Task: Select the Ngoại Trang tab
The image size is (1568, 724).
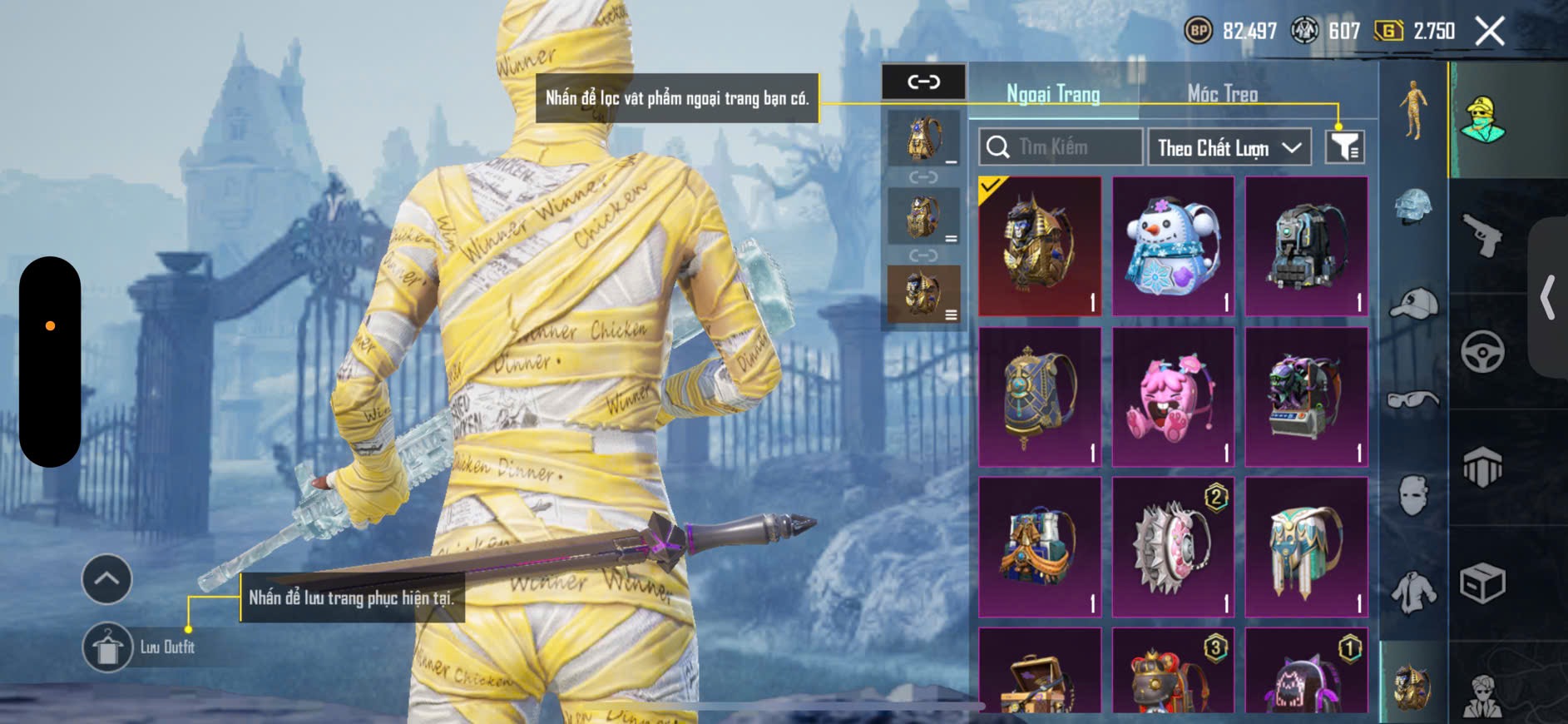Action: coord(1053,94)
